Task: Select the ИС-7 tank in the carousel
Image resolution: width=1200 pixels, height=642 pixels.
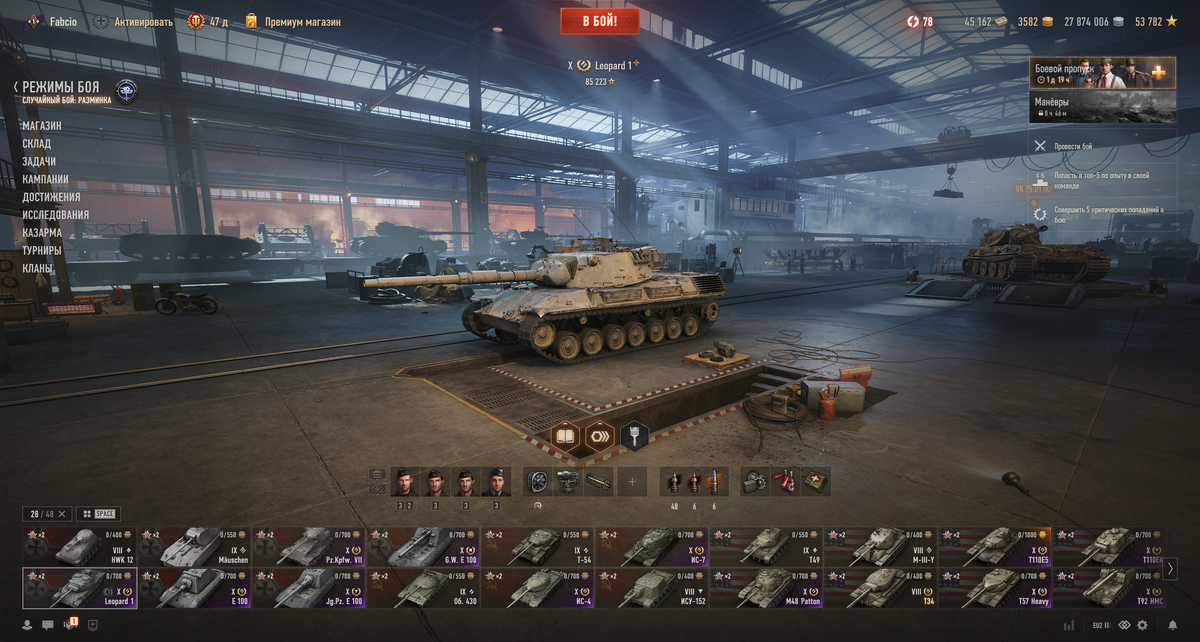Action: click(x=652, y=547)
